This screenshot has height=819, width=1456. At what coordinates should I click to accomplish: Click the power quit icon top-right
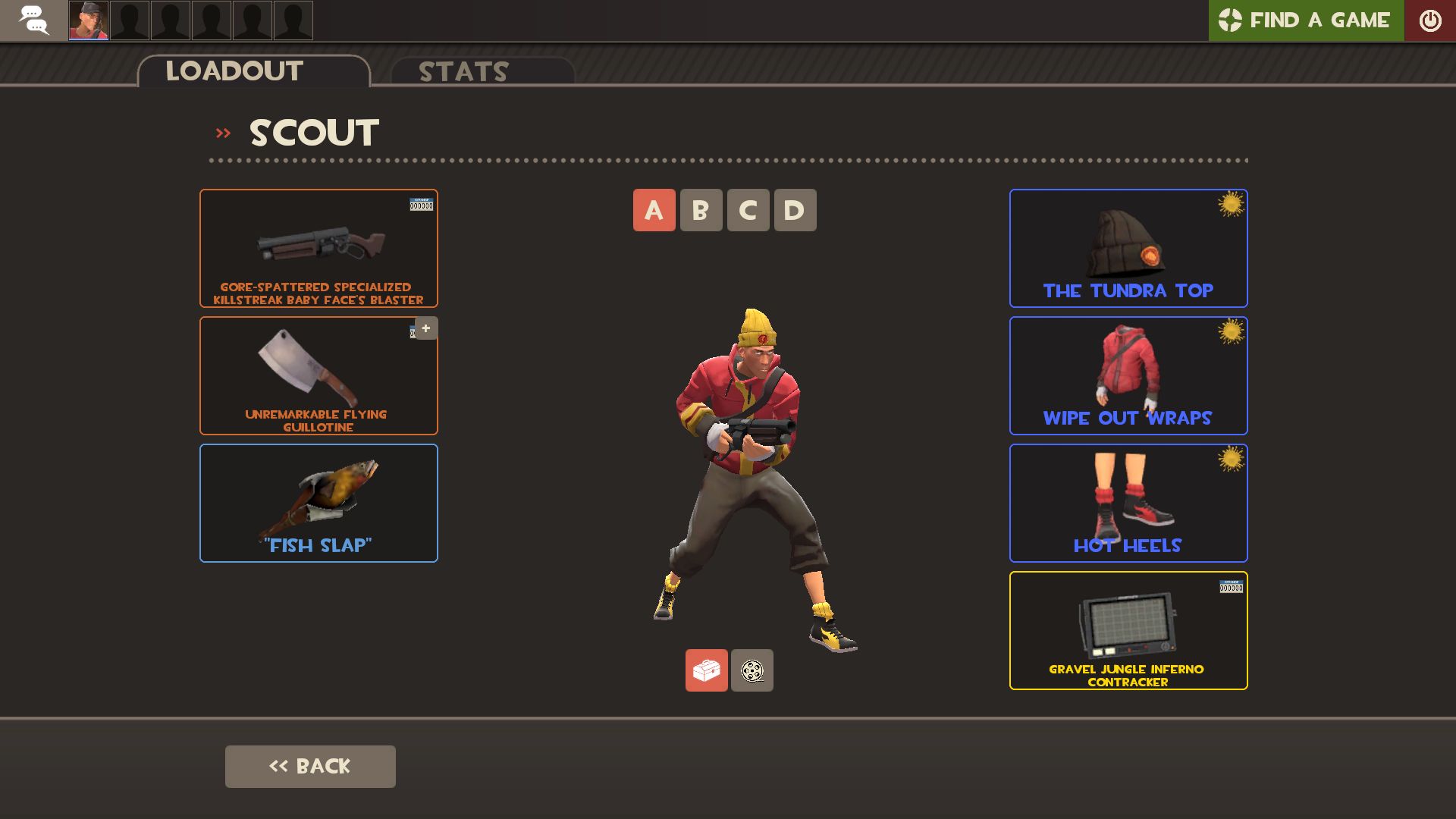1430,20
